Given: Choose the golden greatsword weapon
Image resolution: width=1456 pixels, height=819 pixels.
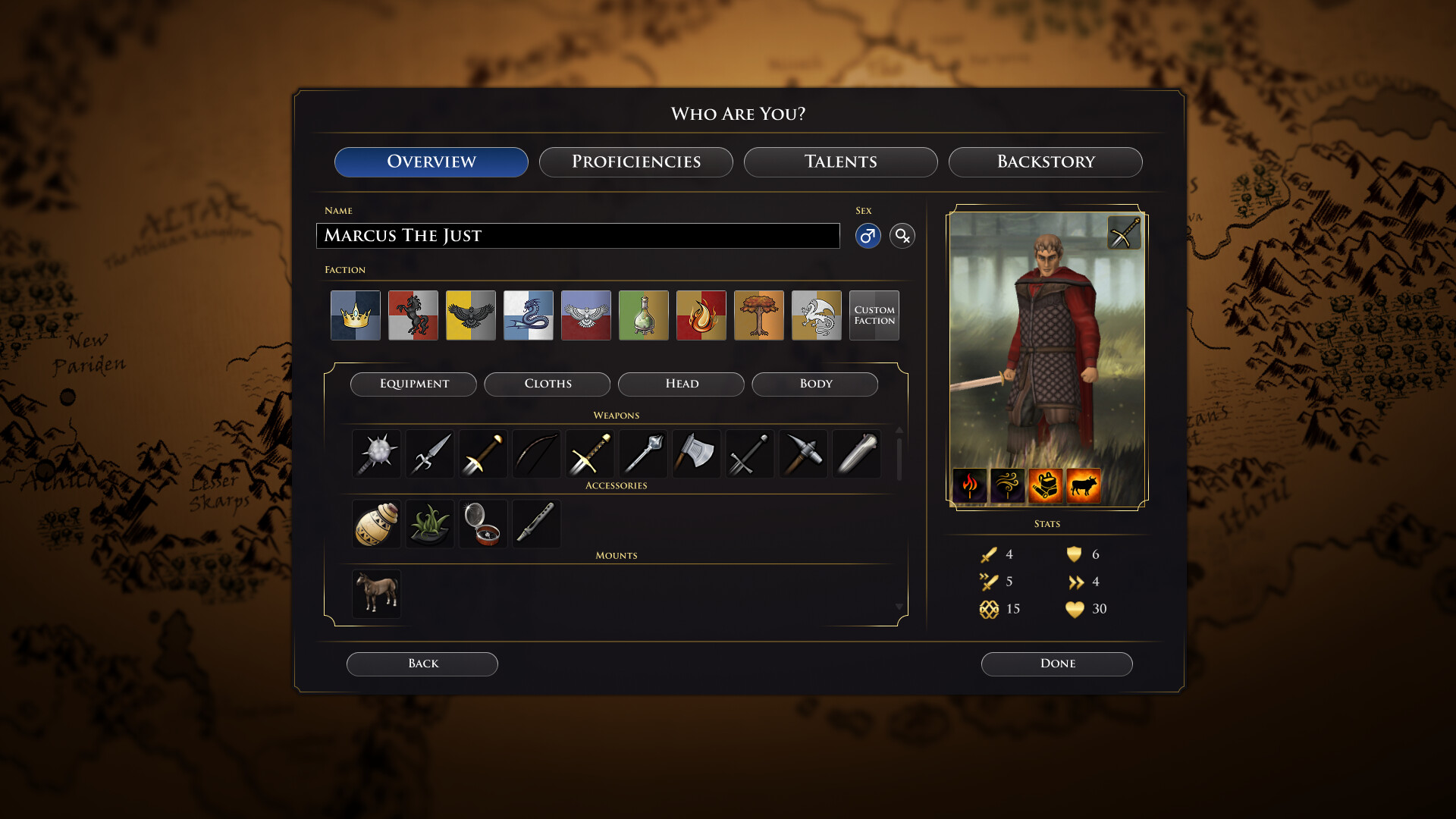Looking at the screenshot, I should (589, 453).
